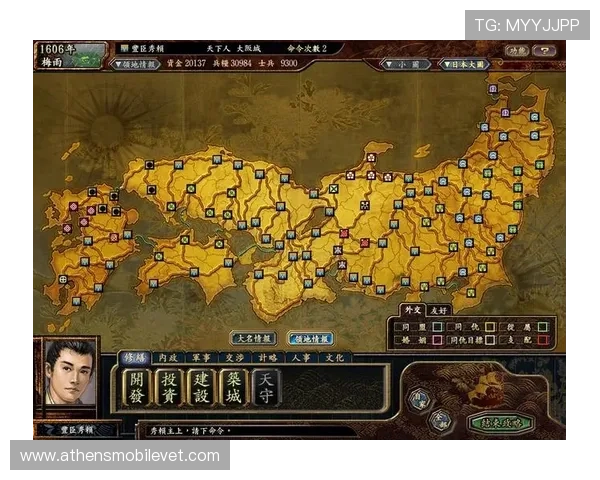Switch the legend to the 友好 tab
600x480 pixels.
coord(438,311)
